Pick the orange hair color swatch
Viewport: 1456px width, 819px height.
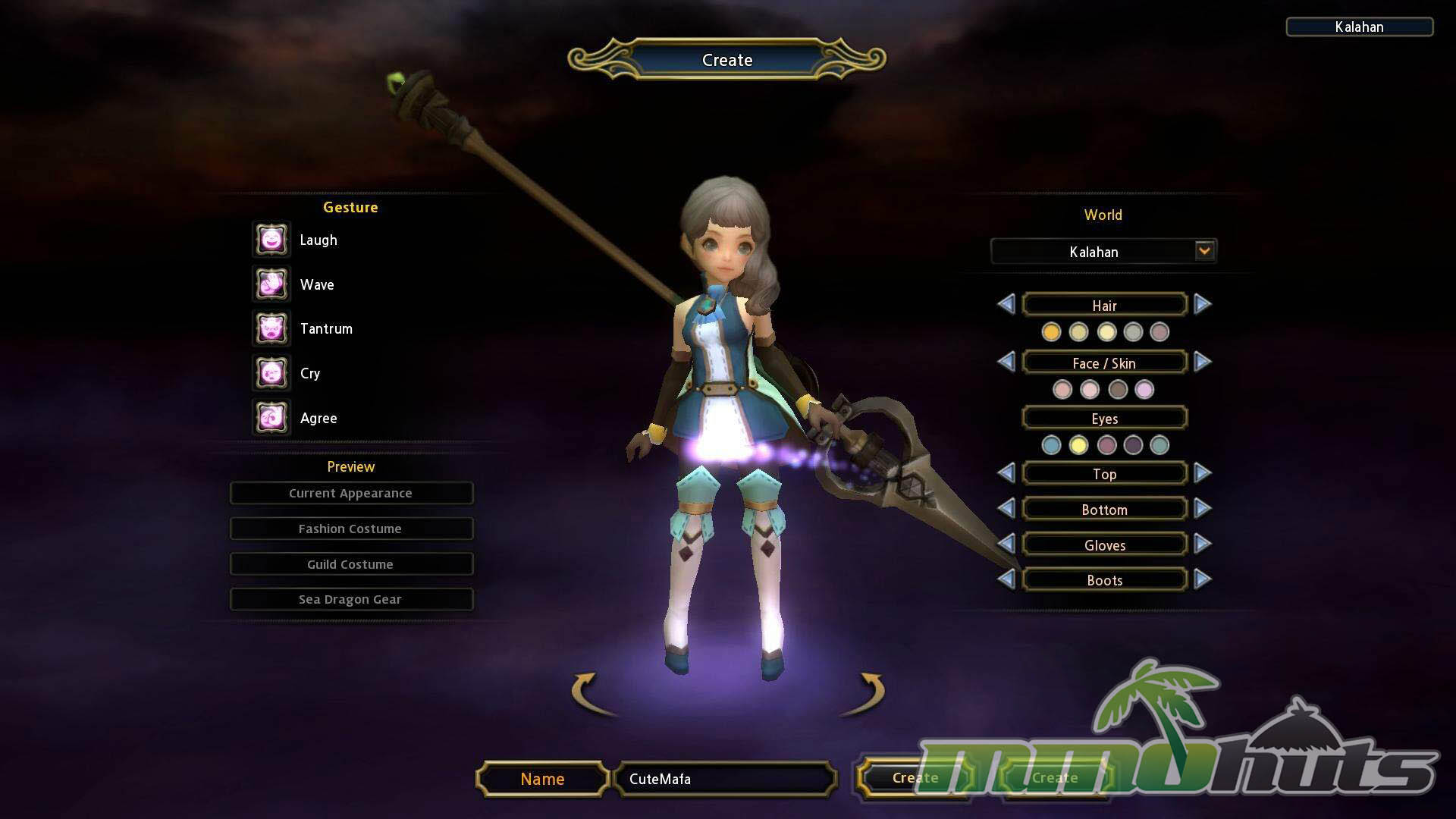(1051, 332)
